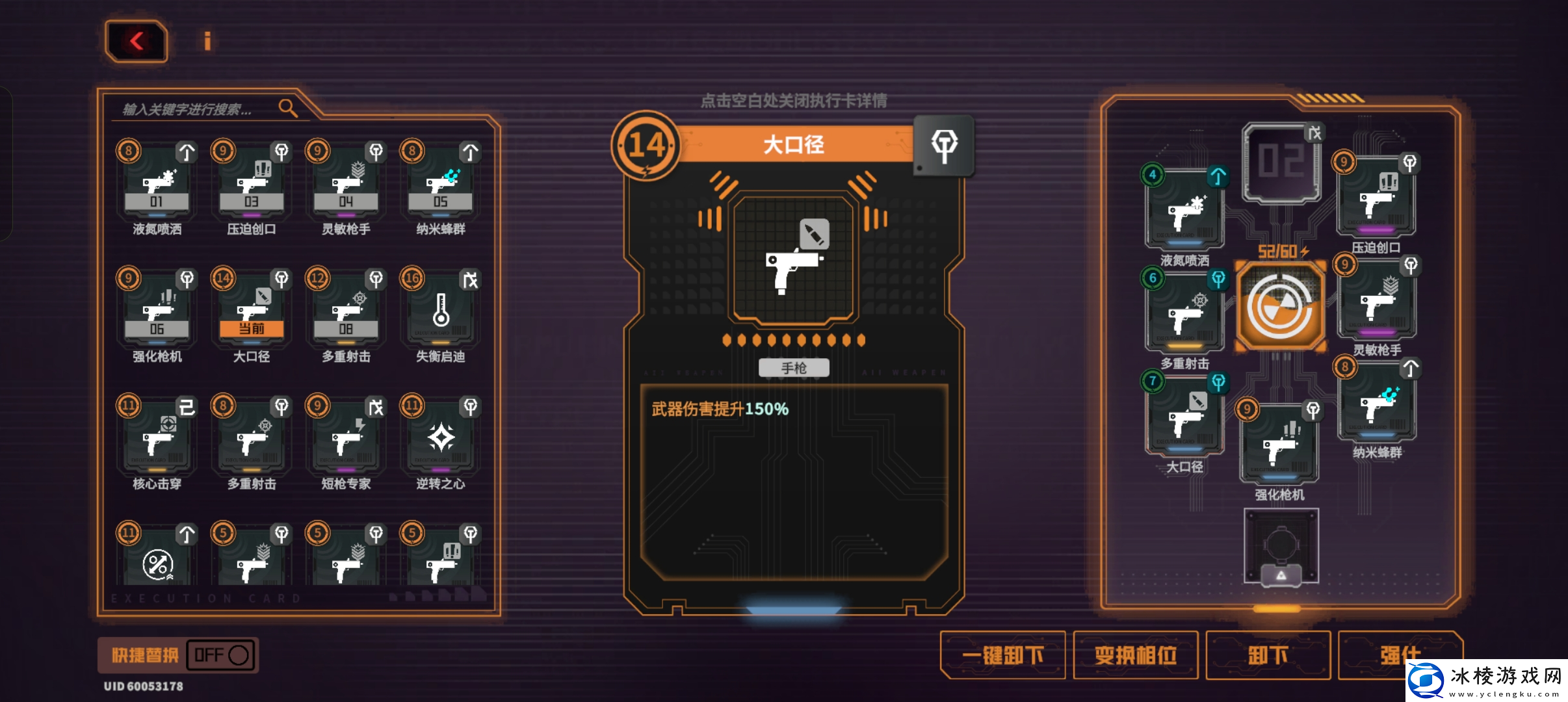Click the orange circular core in the loadout
The image size is (1568, 702).
[1280, 307]
